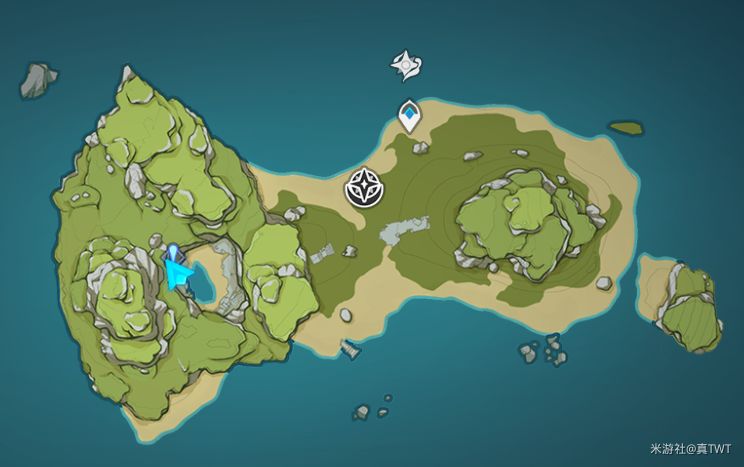
Task: Select the teleport waypoint marker
Action: [x=409, y=115]
